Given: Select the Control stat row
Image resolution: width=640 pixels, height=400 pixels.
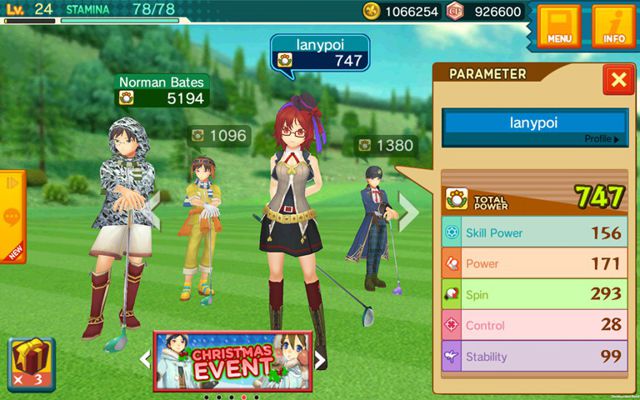Looking at the screenshot, I should click(x=534, y=326).
